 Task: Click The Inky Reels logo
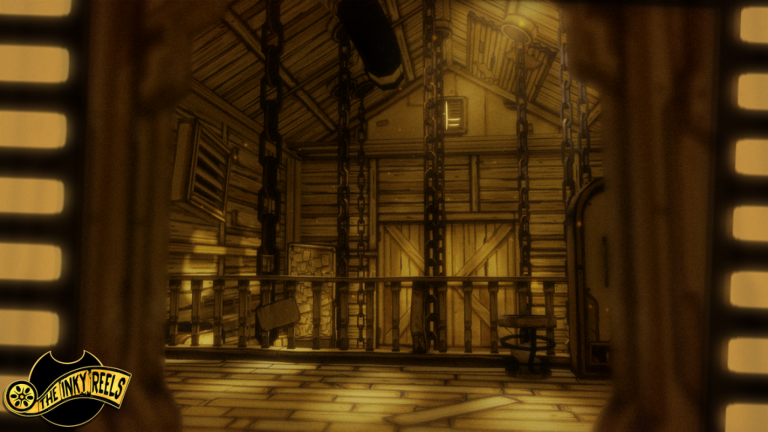pyautogui.click(x=68, y=389)
